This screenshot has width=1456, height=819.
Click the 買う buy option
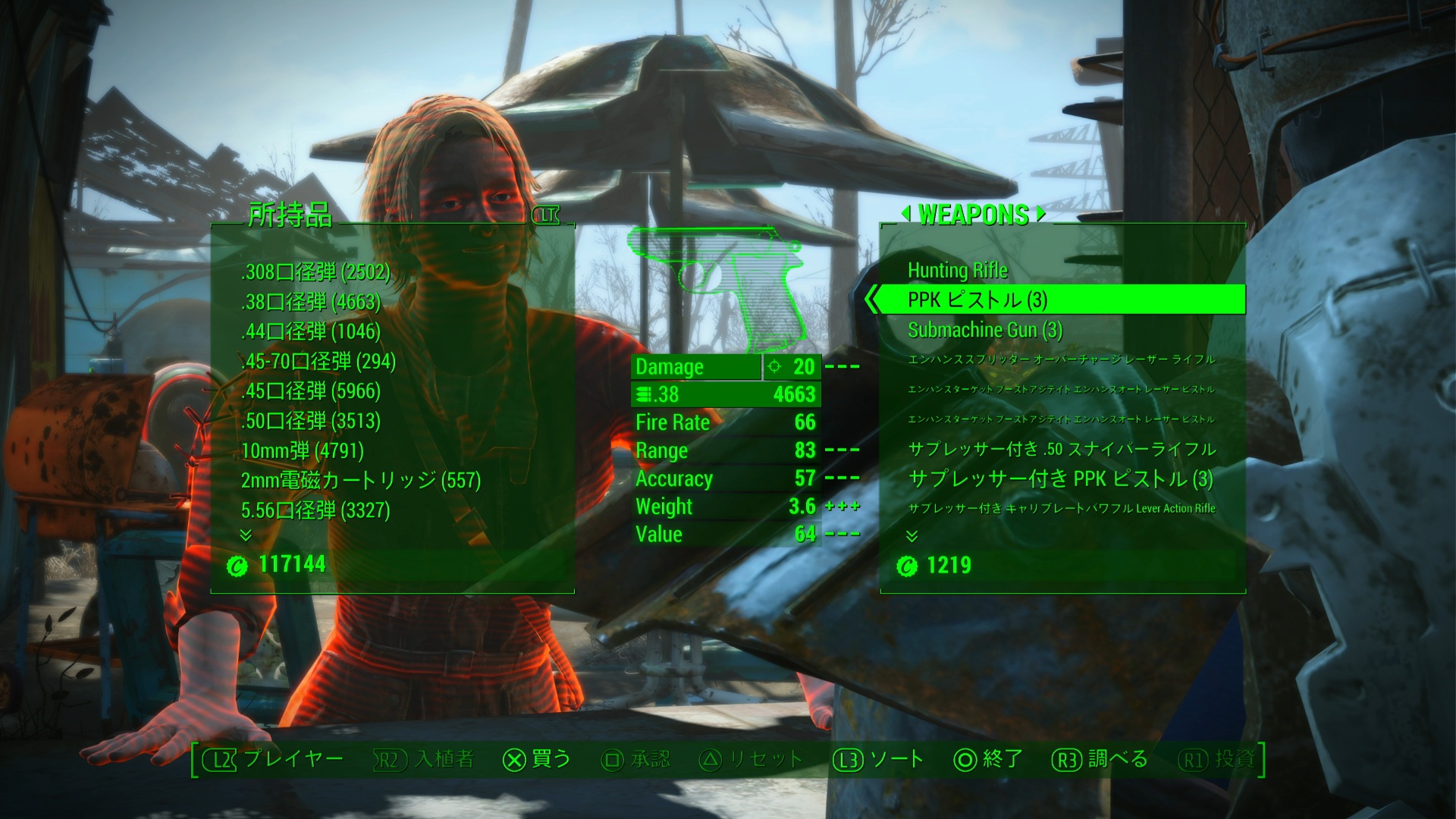click(x=537, y=759)
